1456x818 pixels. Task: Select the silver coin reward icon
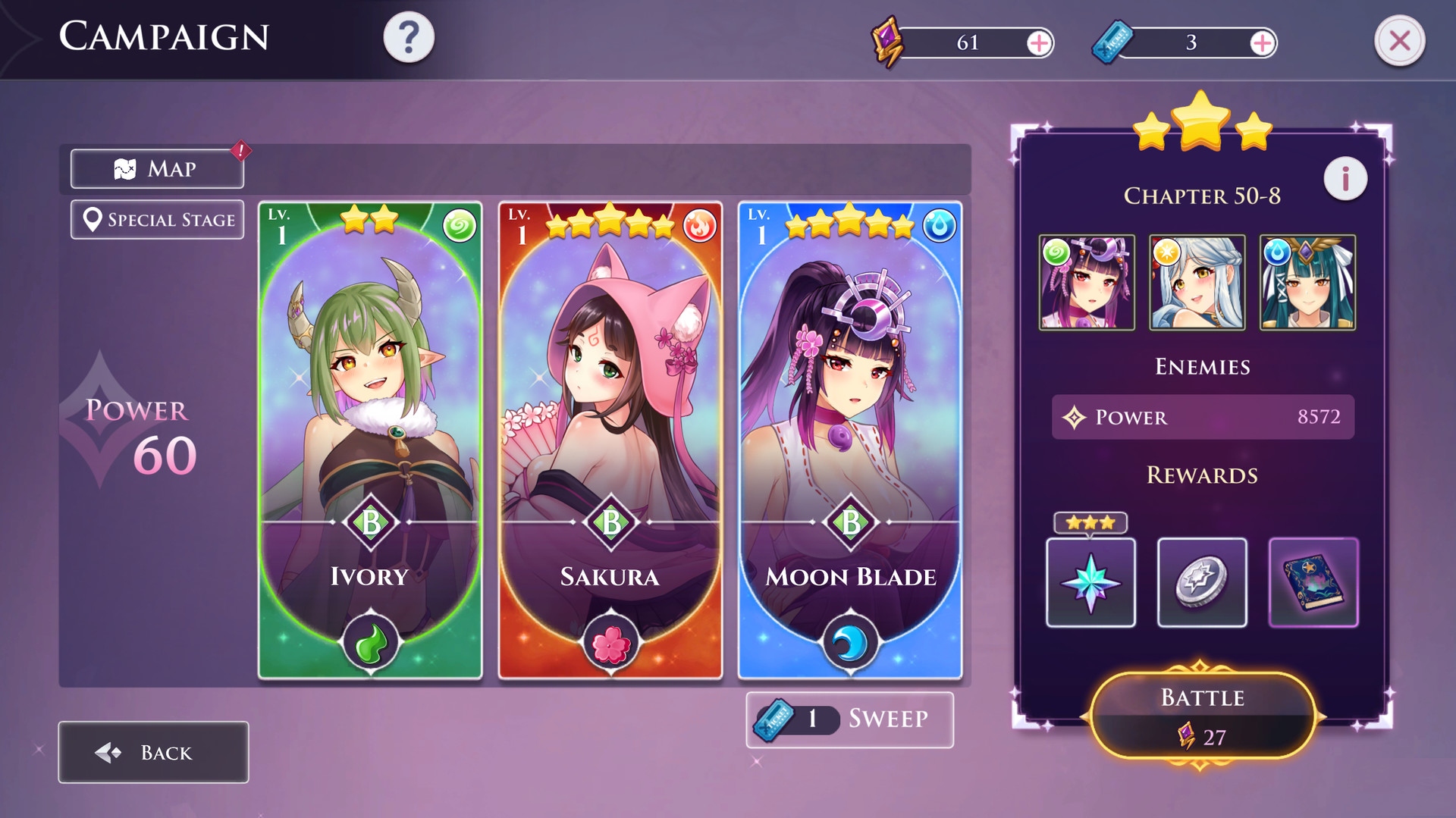pos(1202,581)
